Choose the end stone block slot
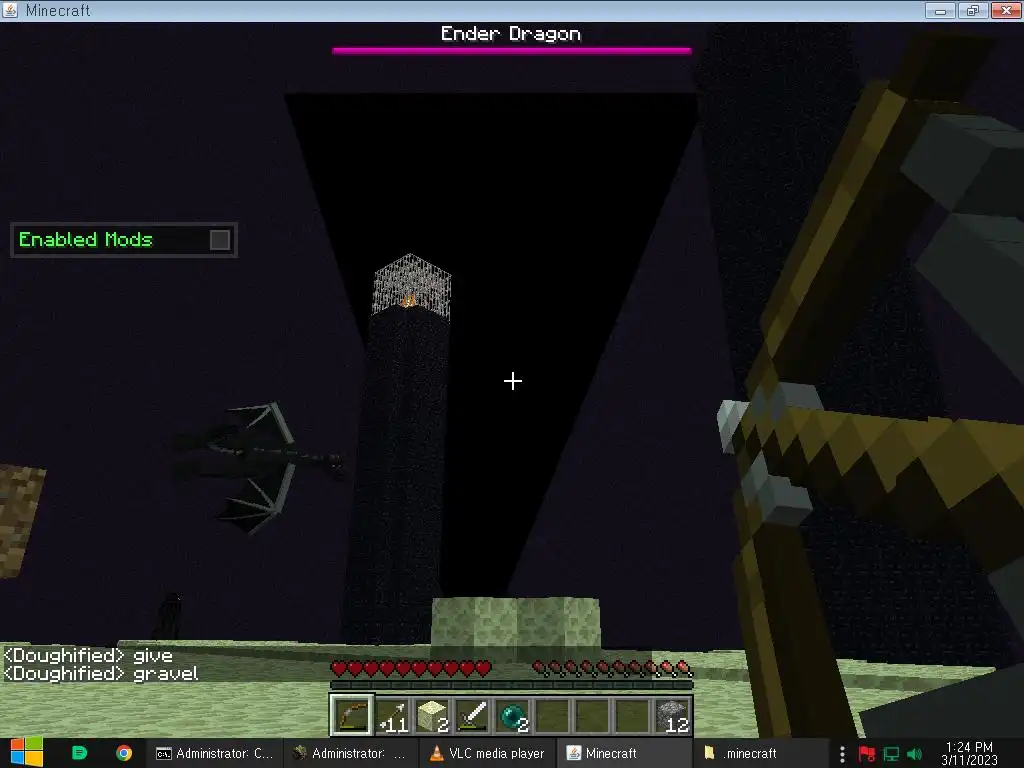This screenshot has height=768, width=1024. pyautogui.click(x=432, y=715)
